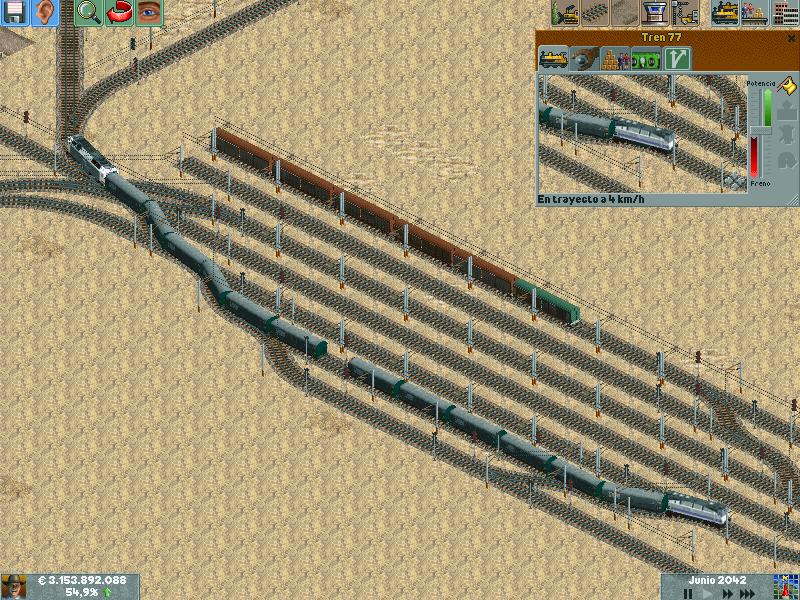Open the dock crane port construction tool
This screenshot has width=800, height=600.
pos(686,13)
